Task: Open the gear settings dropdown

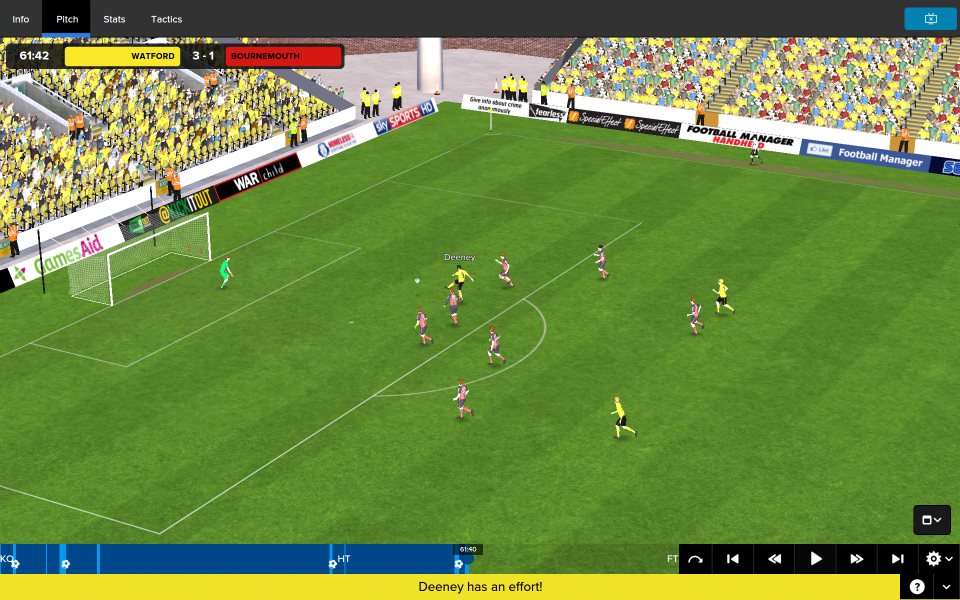Action: tap(939, 559)
